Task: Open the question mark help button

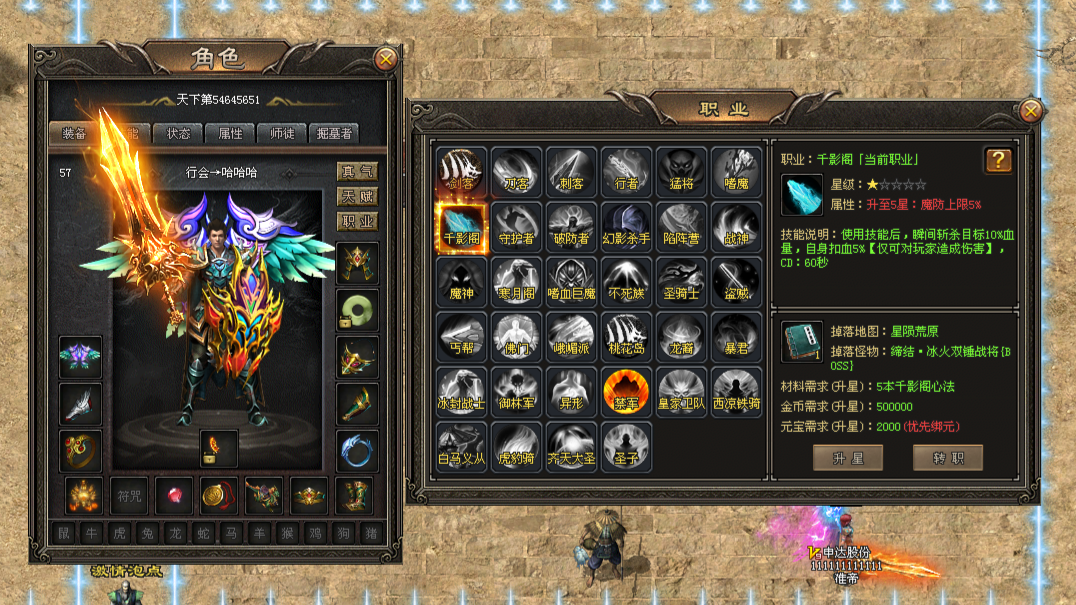Action: pos(998,160)
